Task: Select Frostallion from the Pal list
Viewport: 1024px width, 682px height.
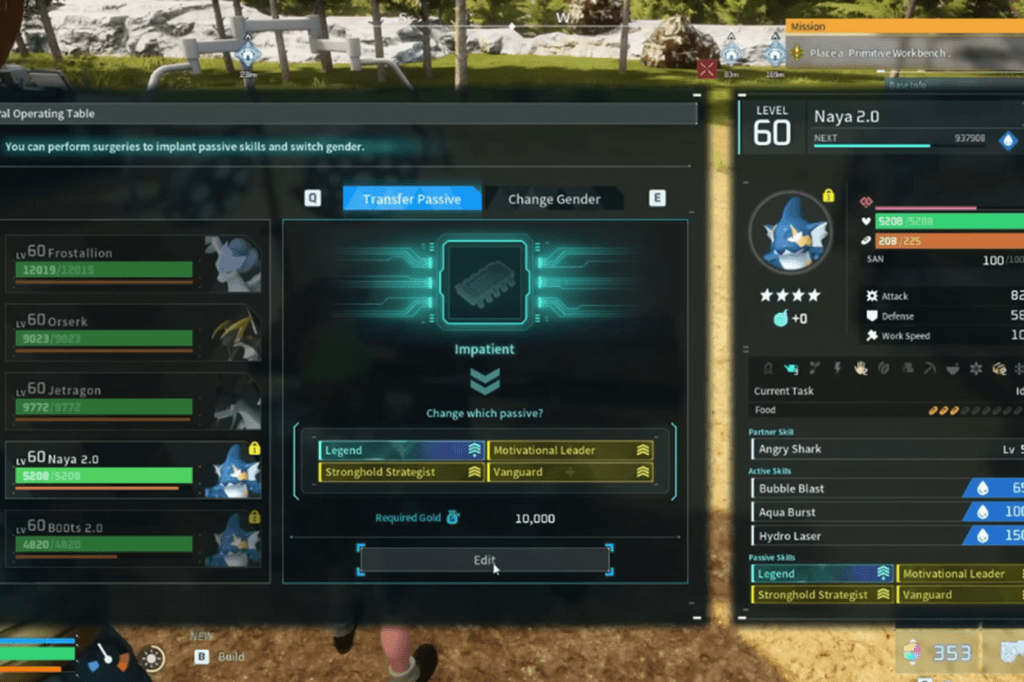Action: tap(136, 262)
